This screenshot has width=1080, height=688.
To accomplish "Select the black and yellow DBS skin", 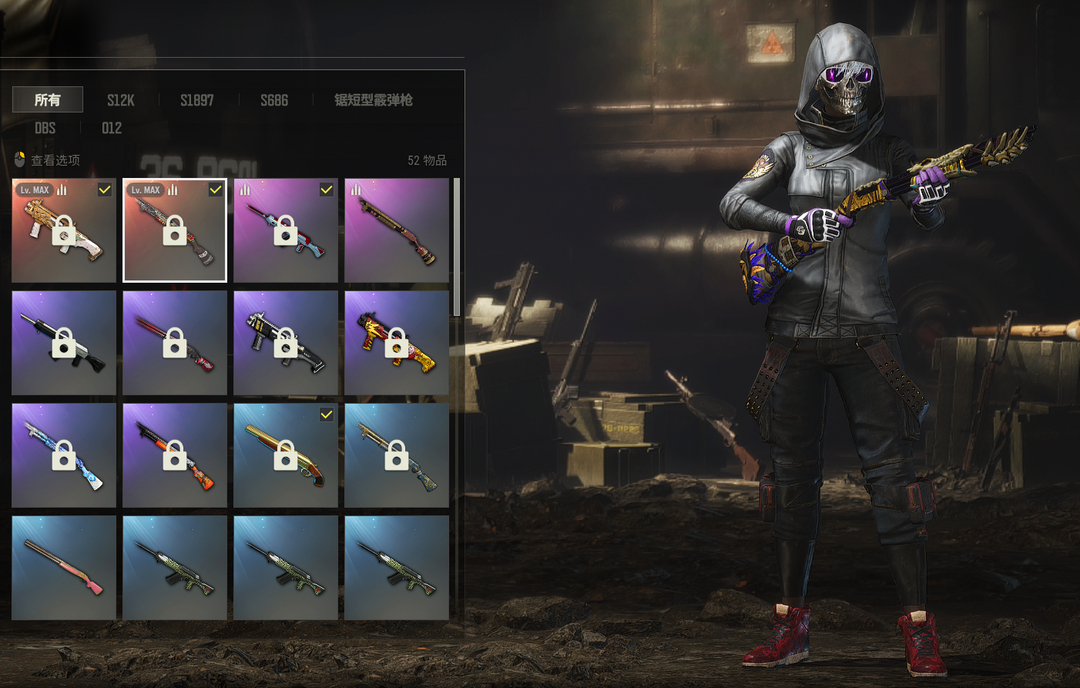I will tap(285, 343).
